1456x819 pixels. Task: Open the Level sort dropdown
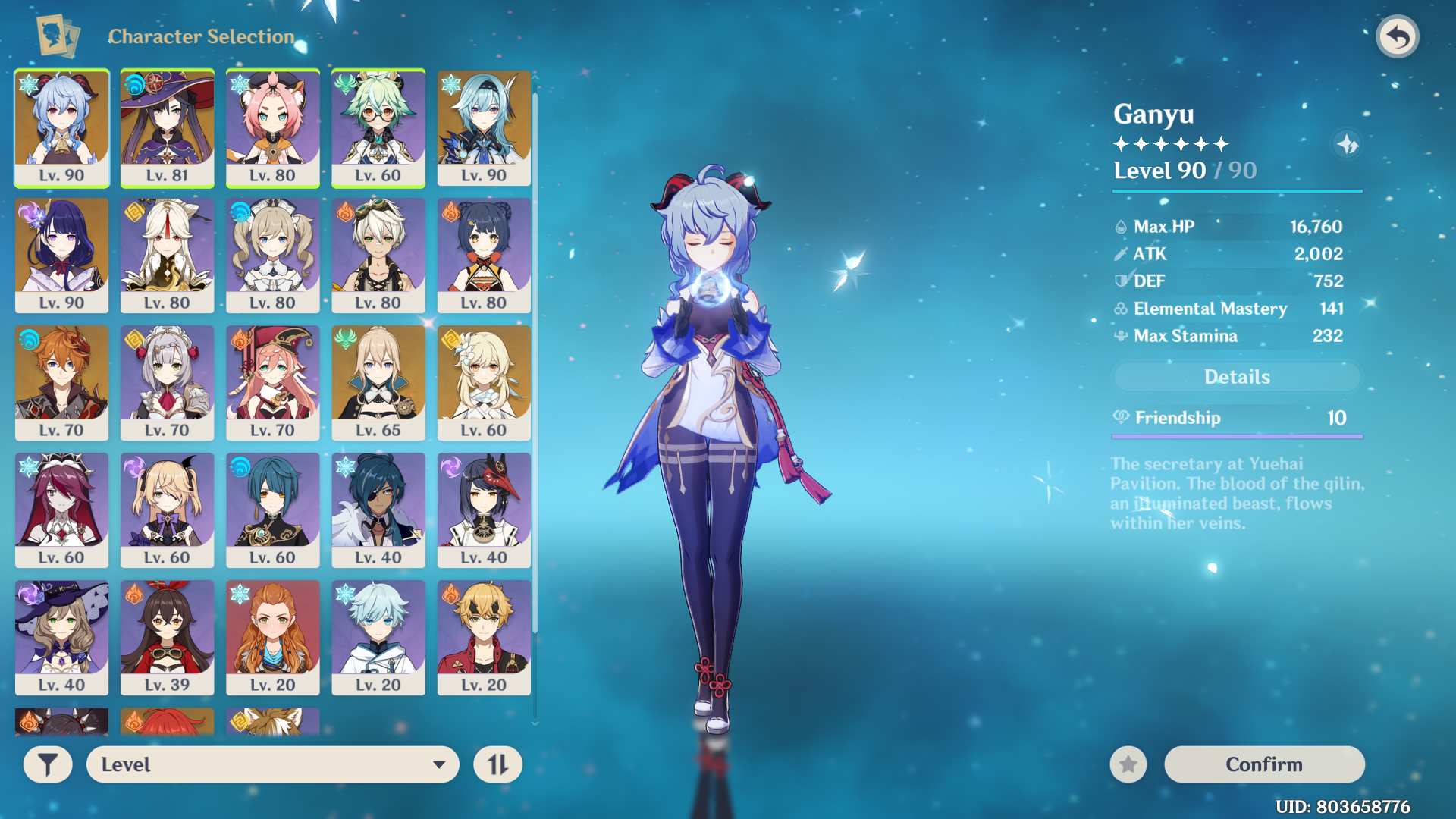(x=273, y=764)
